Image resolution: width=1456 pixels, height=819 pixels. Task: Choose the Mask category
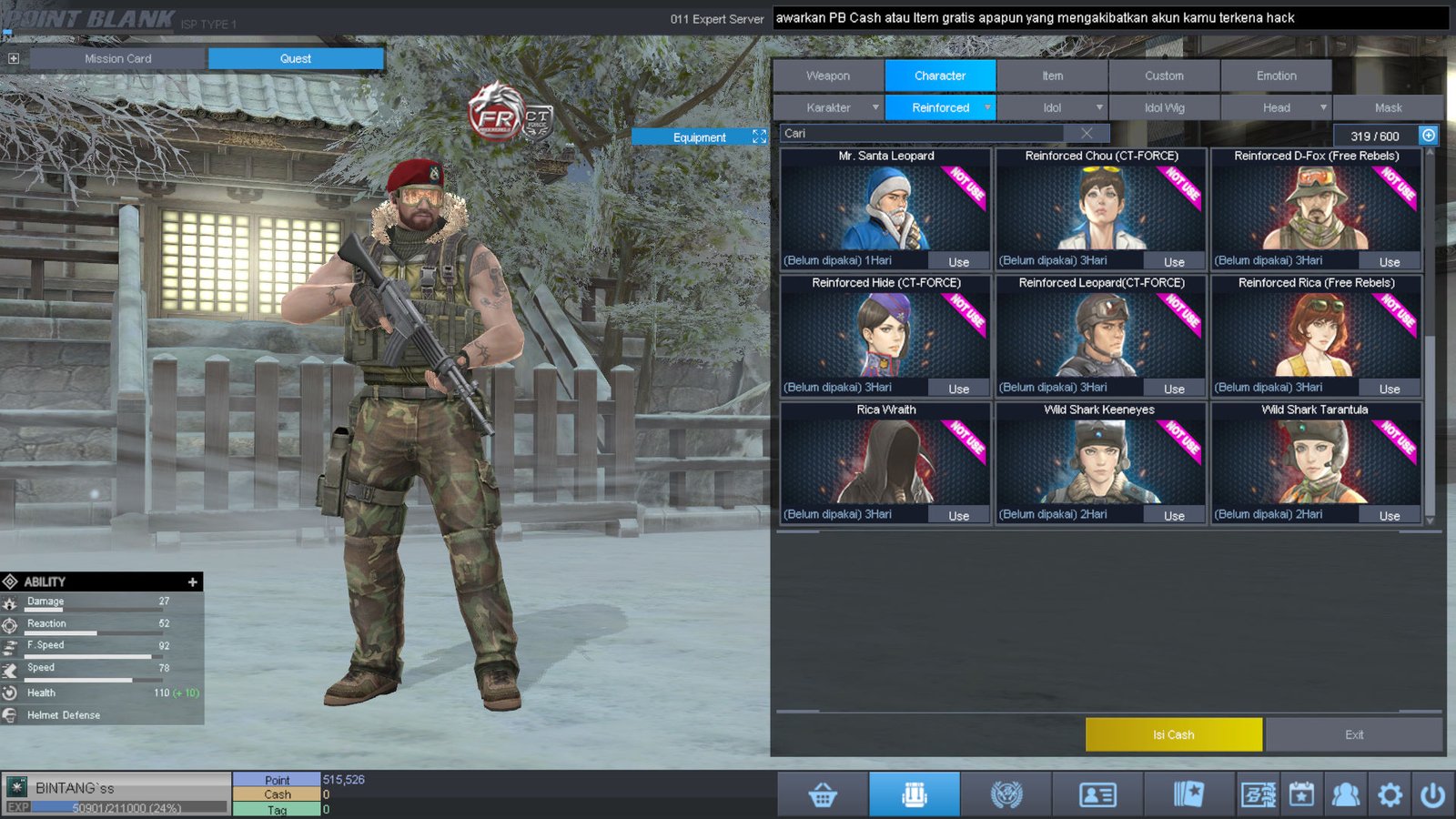pyautogui.click(x=1388, y=107)
